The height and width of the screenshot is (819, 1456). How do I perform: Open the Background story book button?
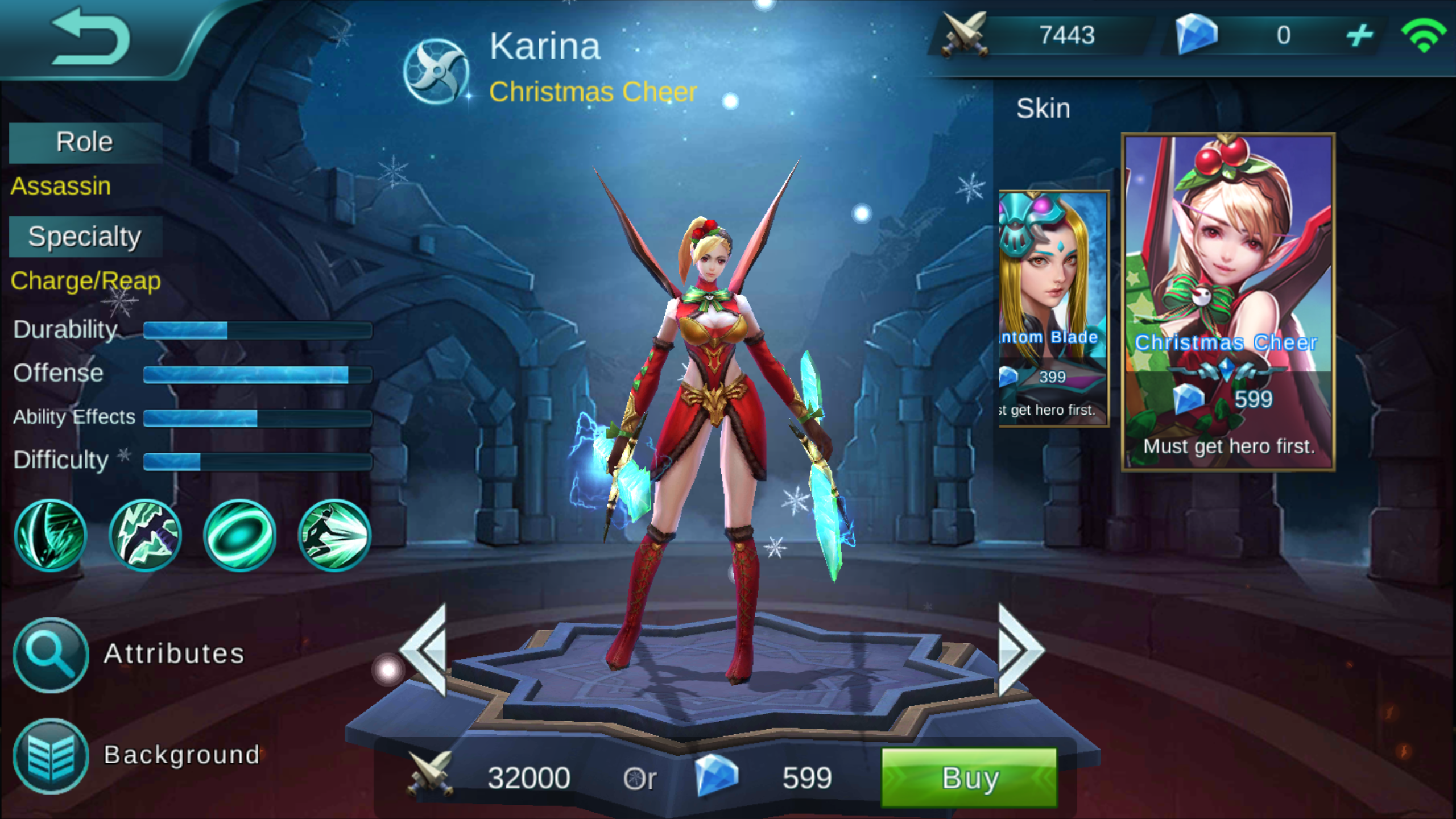click(x=51, y=756)
